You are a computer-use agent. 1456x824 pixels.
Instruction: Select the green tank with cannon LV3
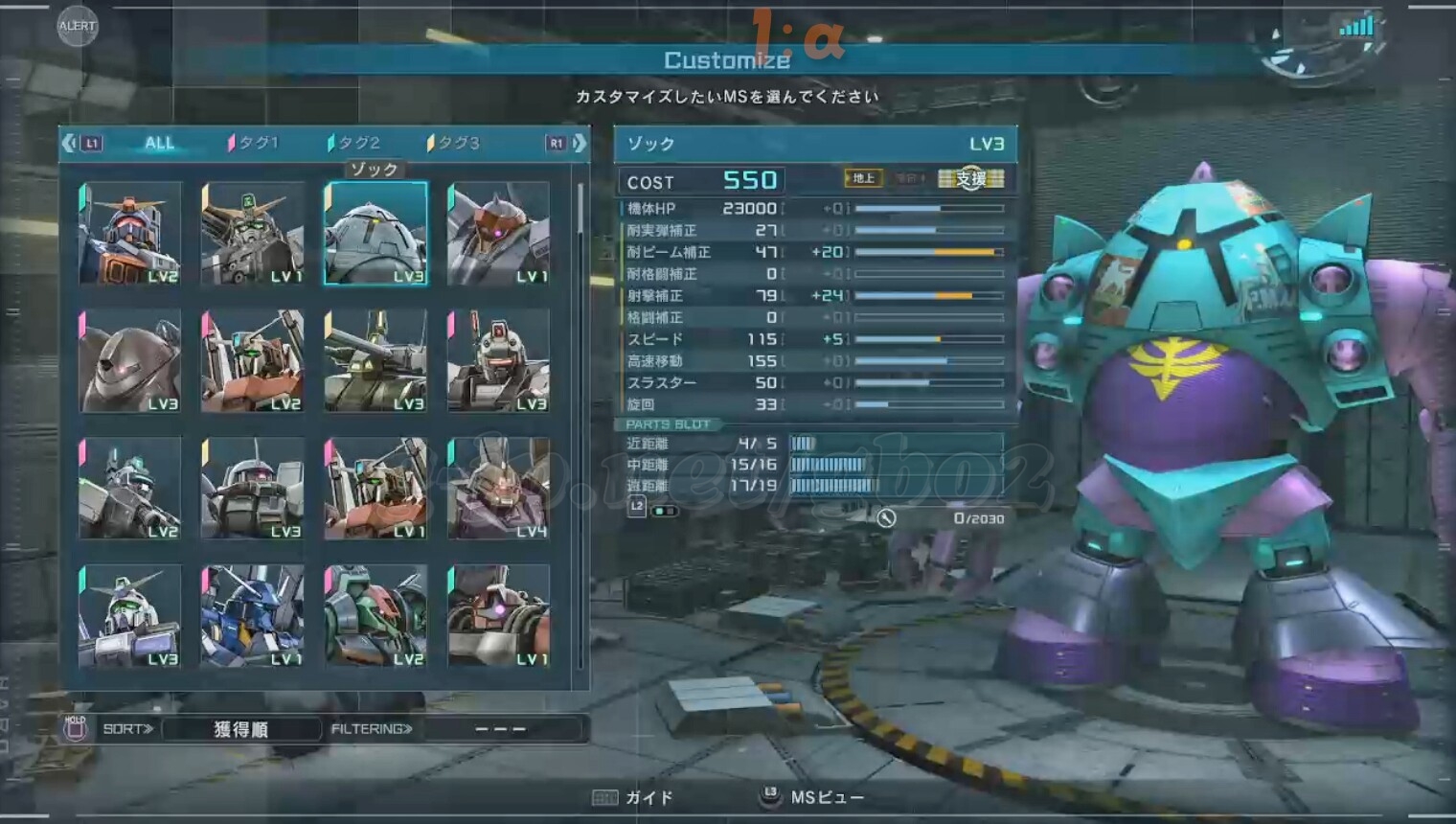pos(375,360)
